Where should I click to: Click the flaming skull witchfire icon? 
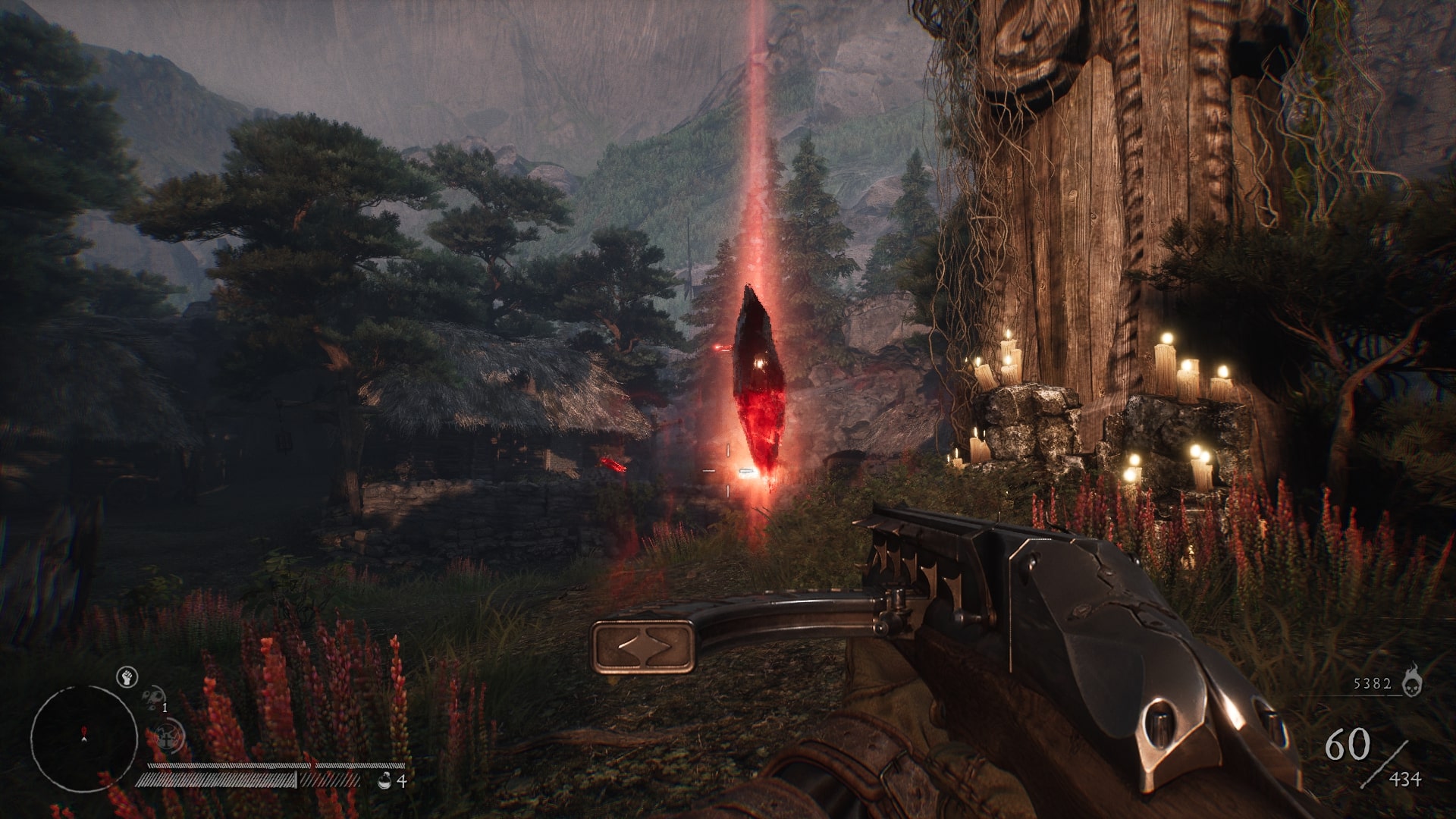pos(1411,680)
